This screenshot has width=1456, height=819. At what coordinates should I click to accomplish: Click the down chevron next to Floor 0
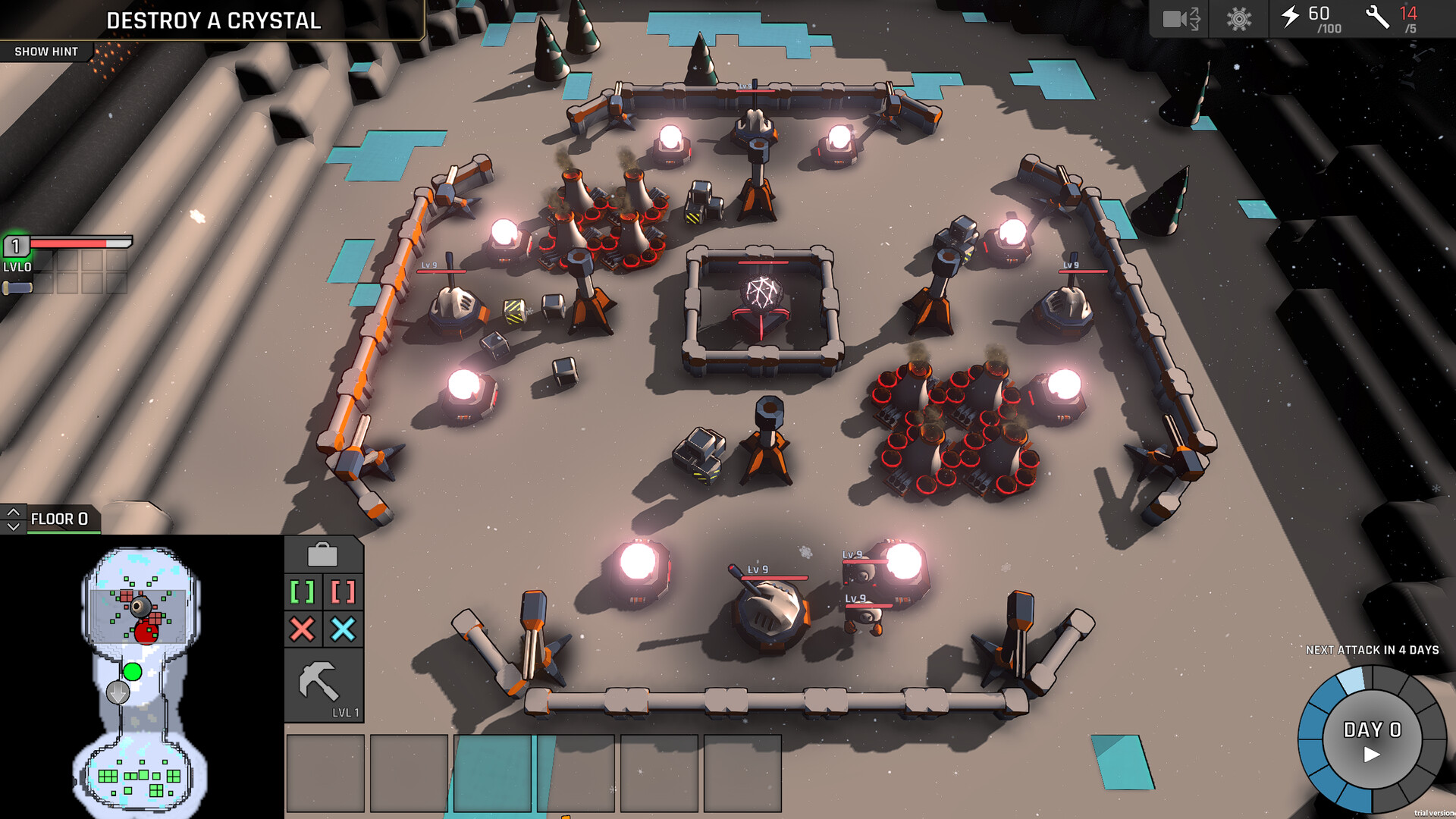click(x=12, y=525)
